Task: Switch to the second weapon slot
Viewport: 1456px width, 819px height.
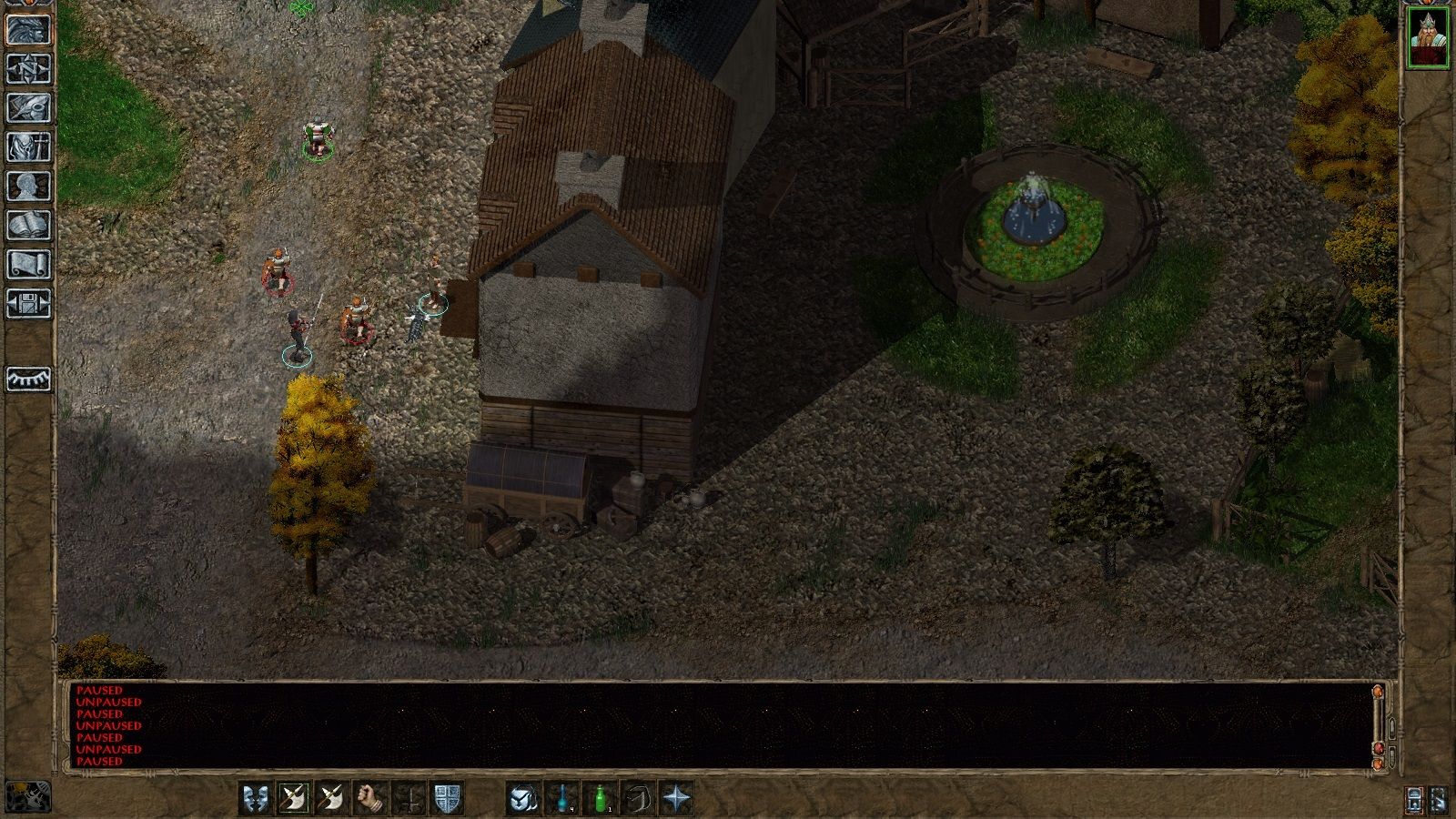Action: coord(330,799)
